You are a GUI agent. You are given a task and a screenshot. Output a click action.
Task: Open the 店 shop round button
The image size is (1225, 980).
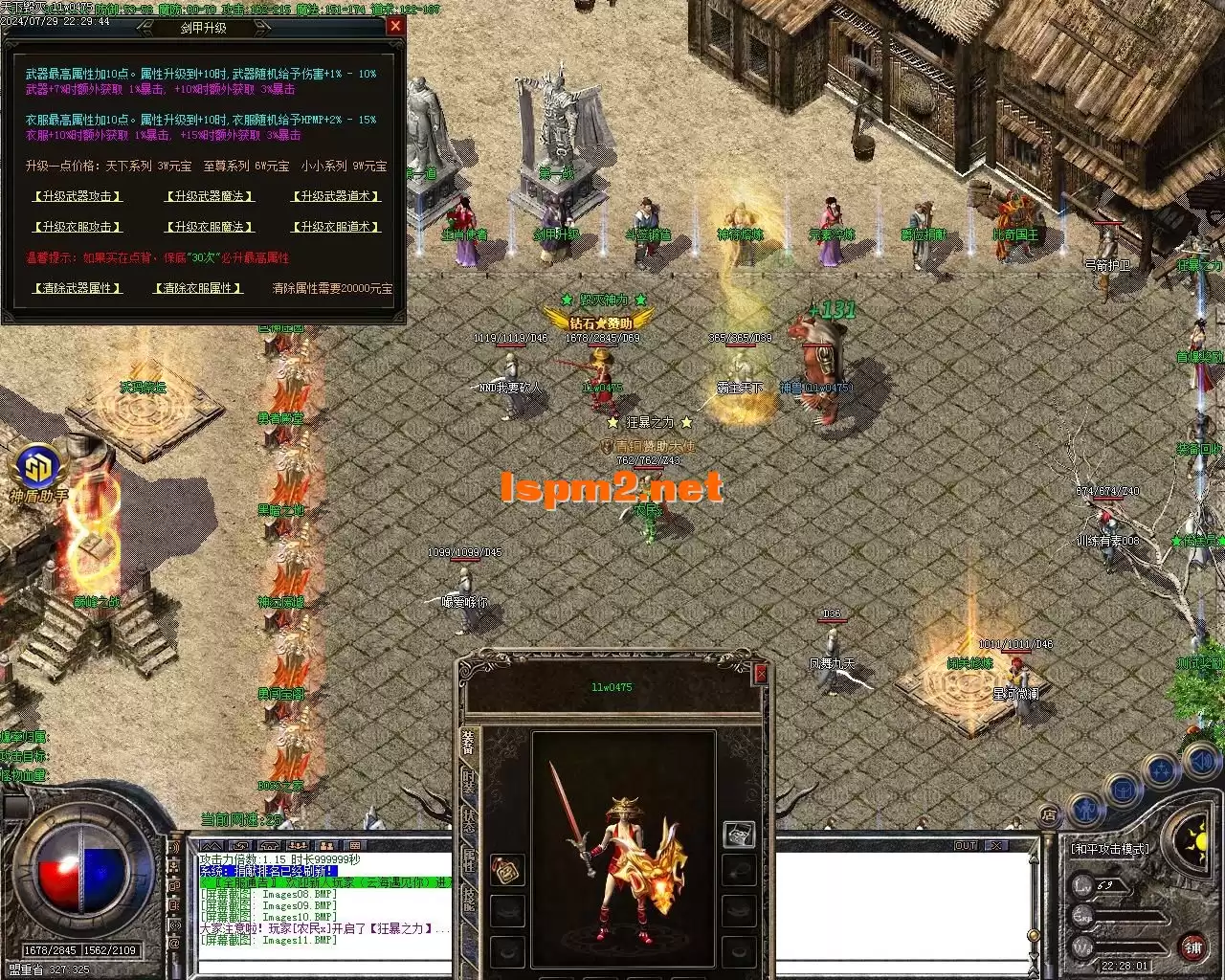(x=1049, y=816)
